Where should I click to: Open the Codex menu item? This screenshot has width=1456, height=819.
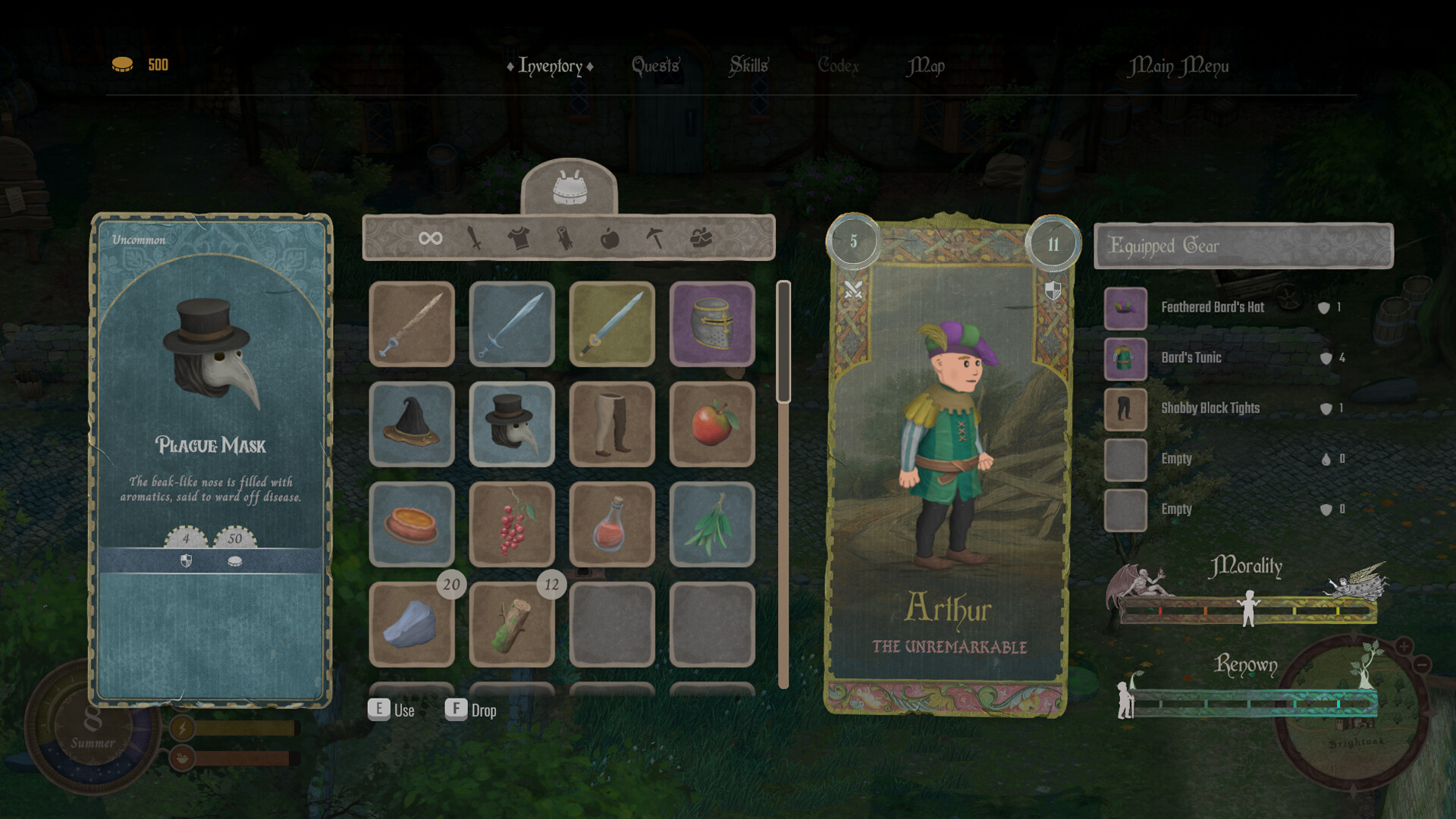click(x=839, y=66)
